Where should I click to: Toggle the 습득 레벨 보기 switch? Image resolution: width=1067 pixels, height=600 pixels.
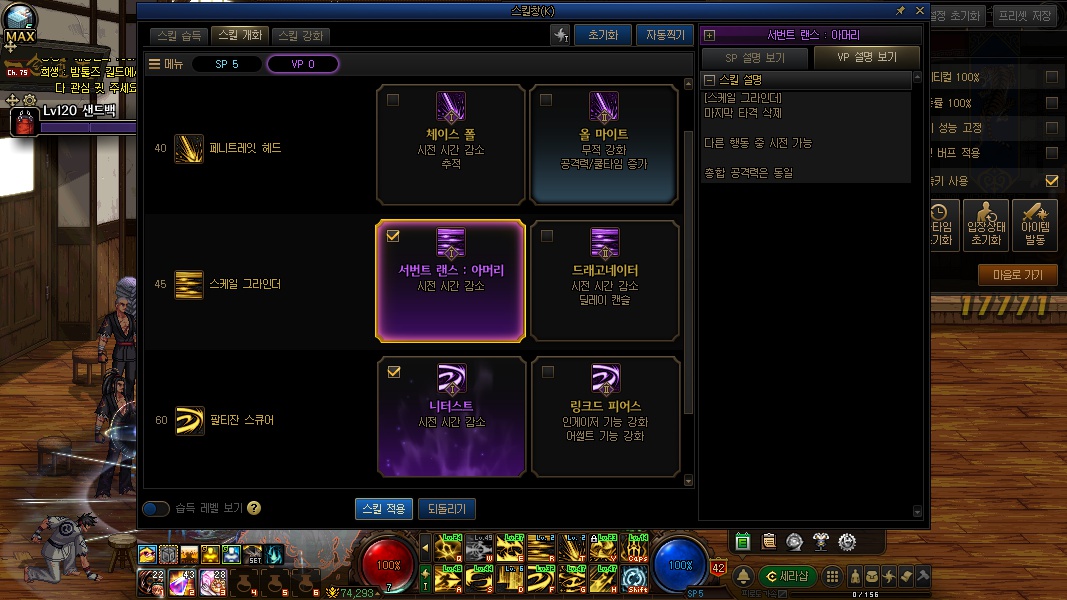[x=156, y=508]
